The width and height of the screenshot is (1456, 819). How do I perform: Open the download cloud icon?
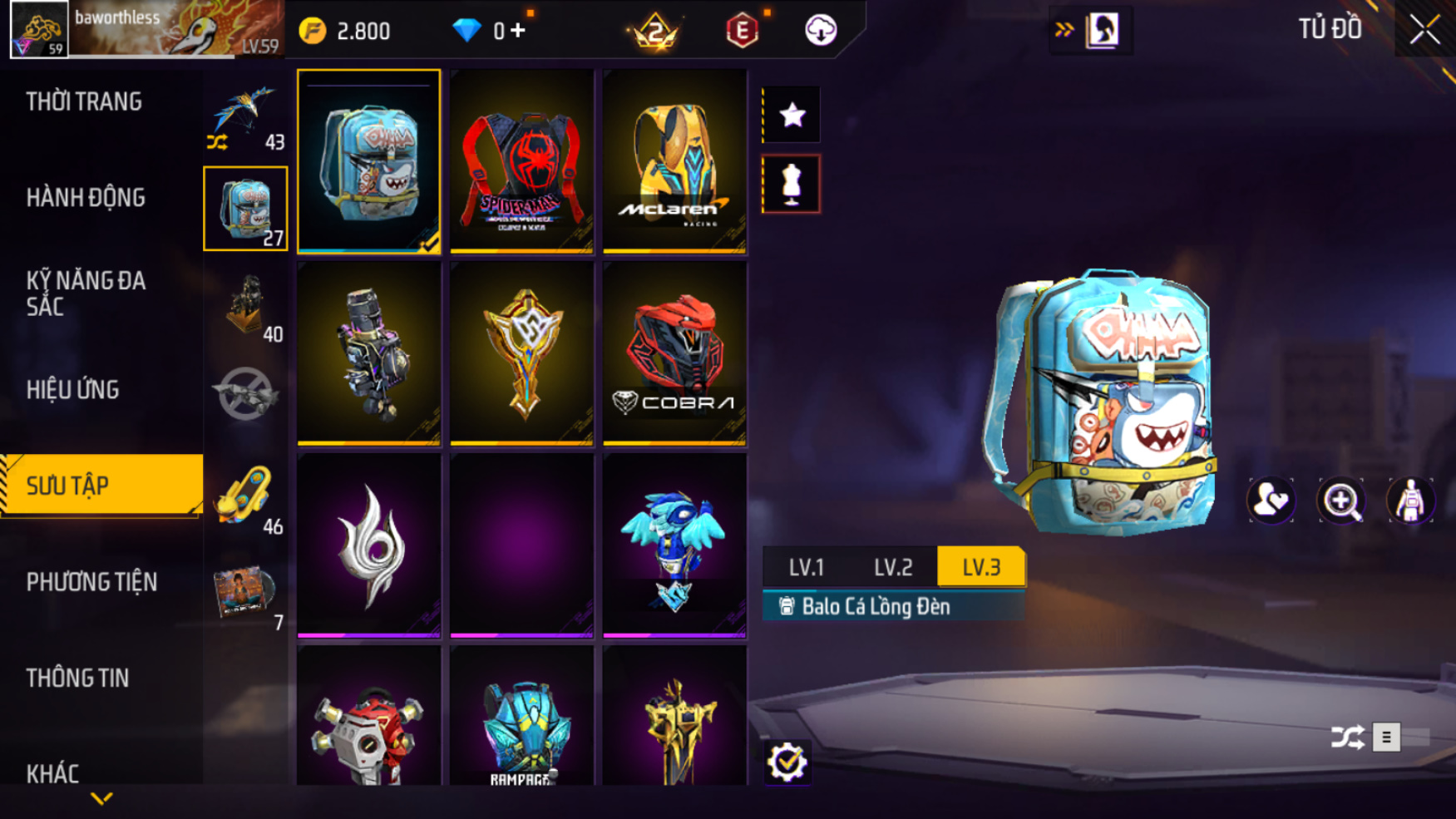pos(821,31)
